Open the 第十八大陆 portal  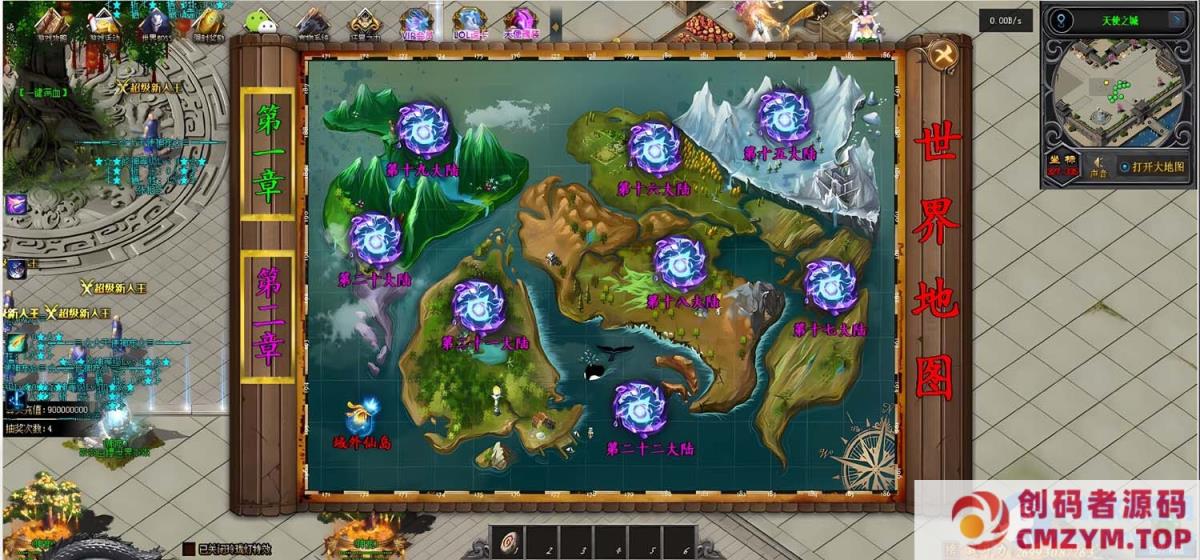point(680,262)
